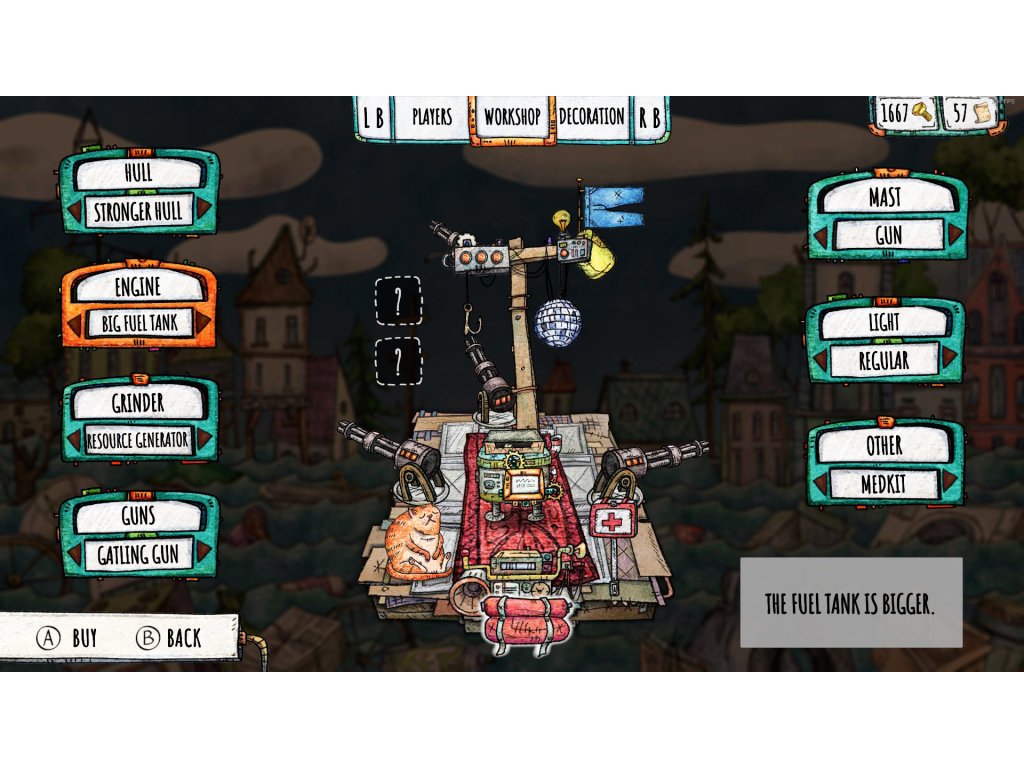Image resolution: width=1024 pixels, height=768 pixels.
Task: Buy the selected upgrade
Action: point(68,638)
